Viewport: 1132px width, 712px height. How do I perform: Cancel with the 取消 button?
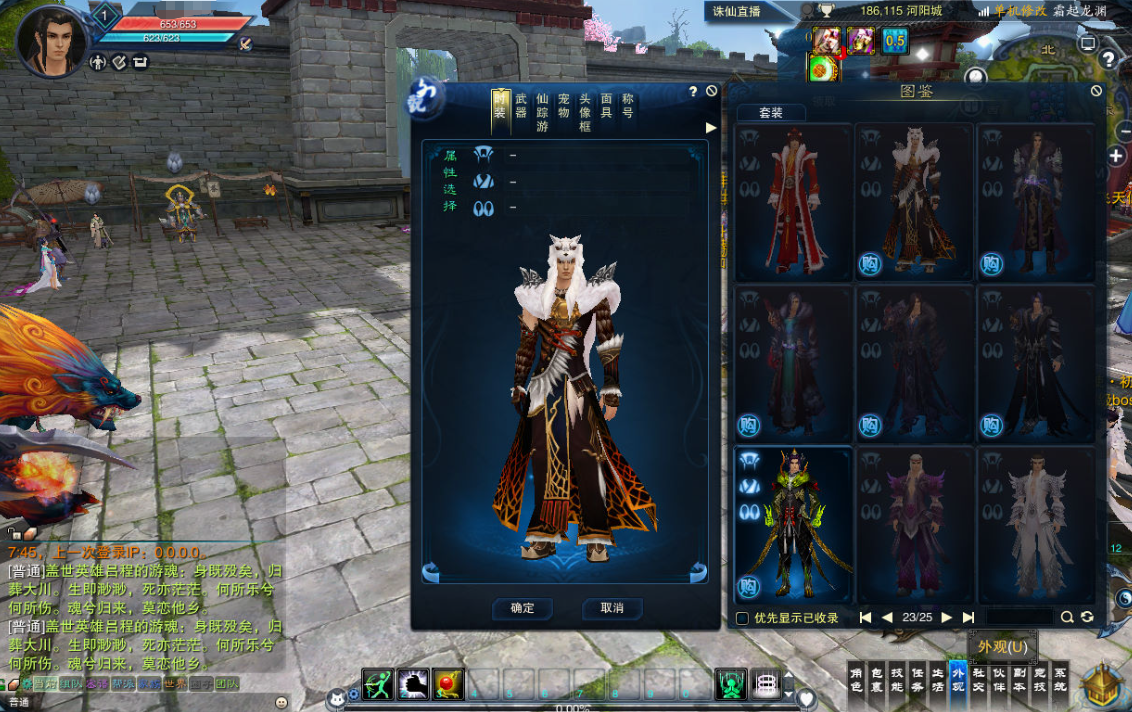(611, 608)
